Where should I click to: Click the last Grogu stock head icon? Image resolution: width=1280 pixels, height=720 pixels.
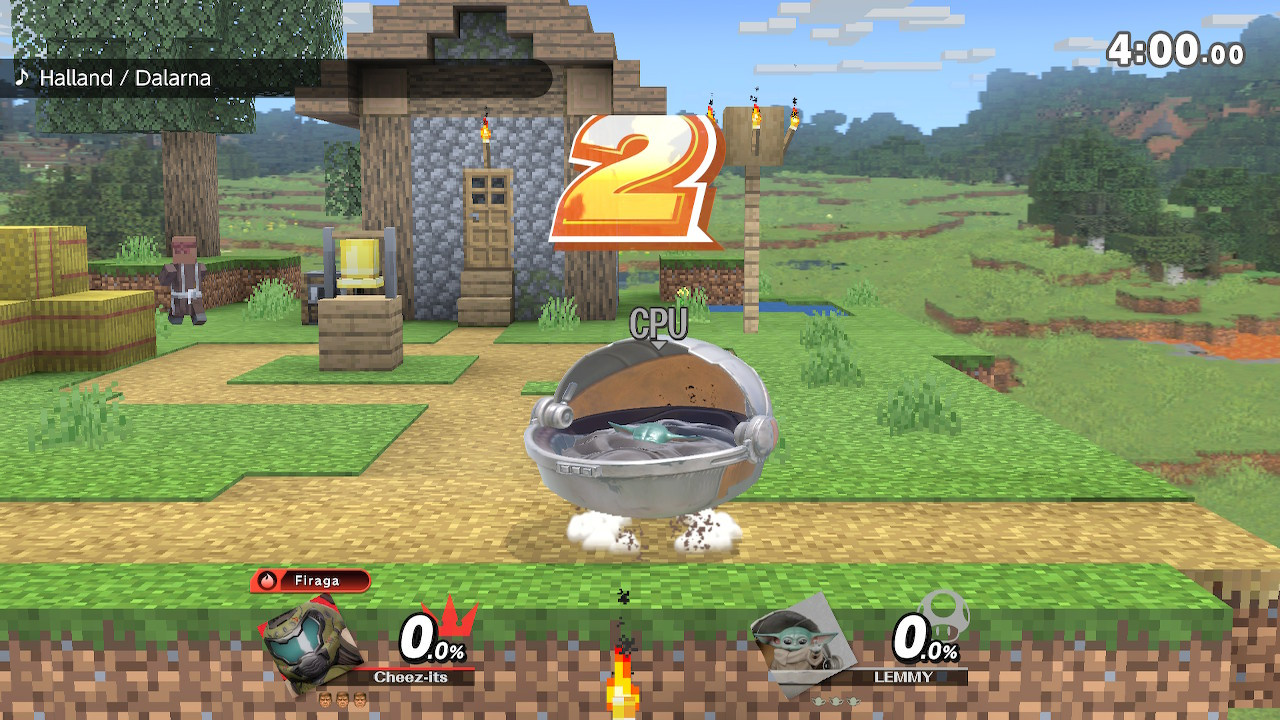pyautogui.click(x=853, y=699)
